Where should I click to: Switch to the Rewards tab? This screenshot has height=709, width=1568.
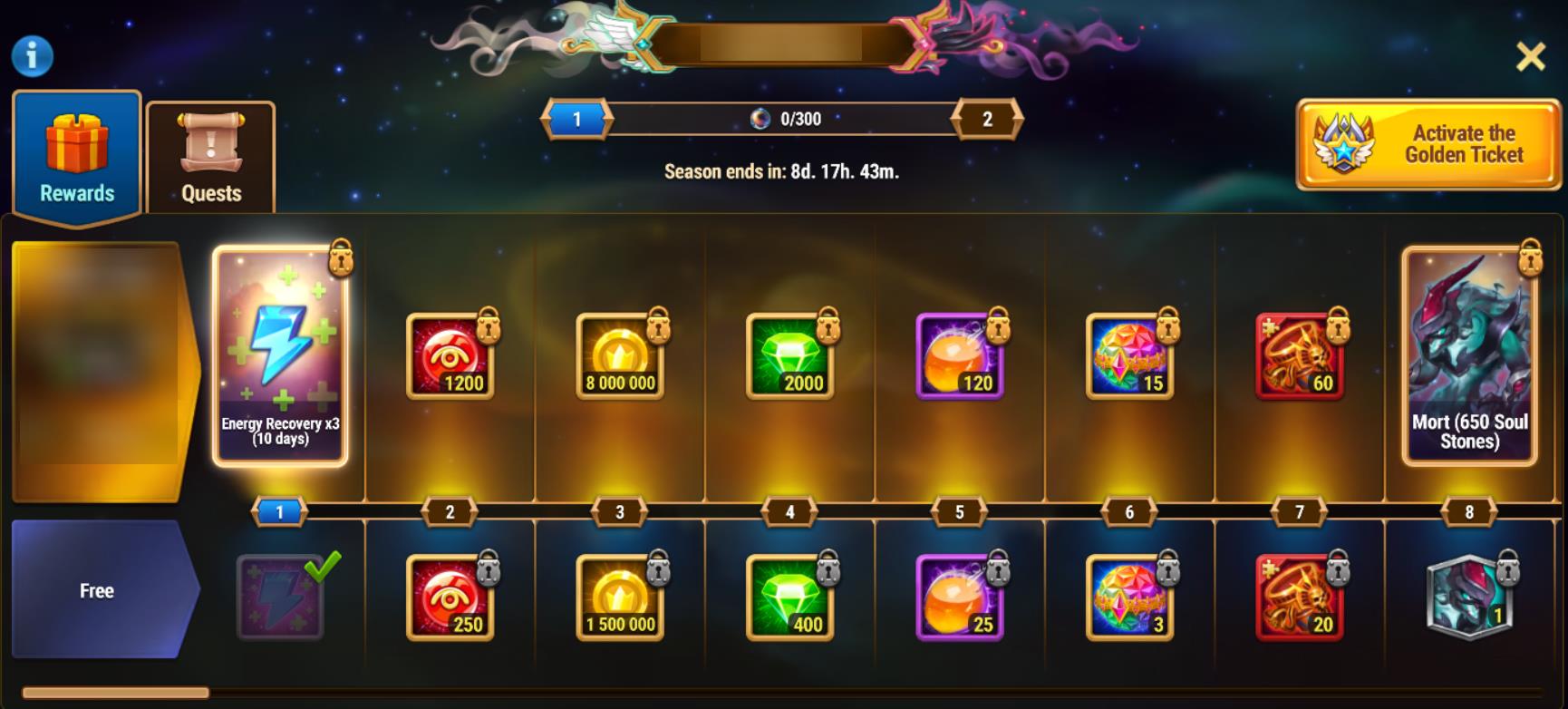(77, 156)
